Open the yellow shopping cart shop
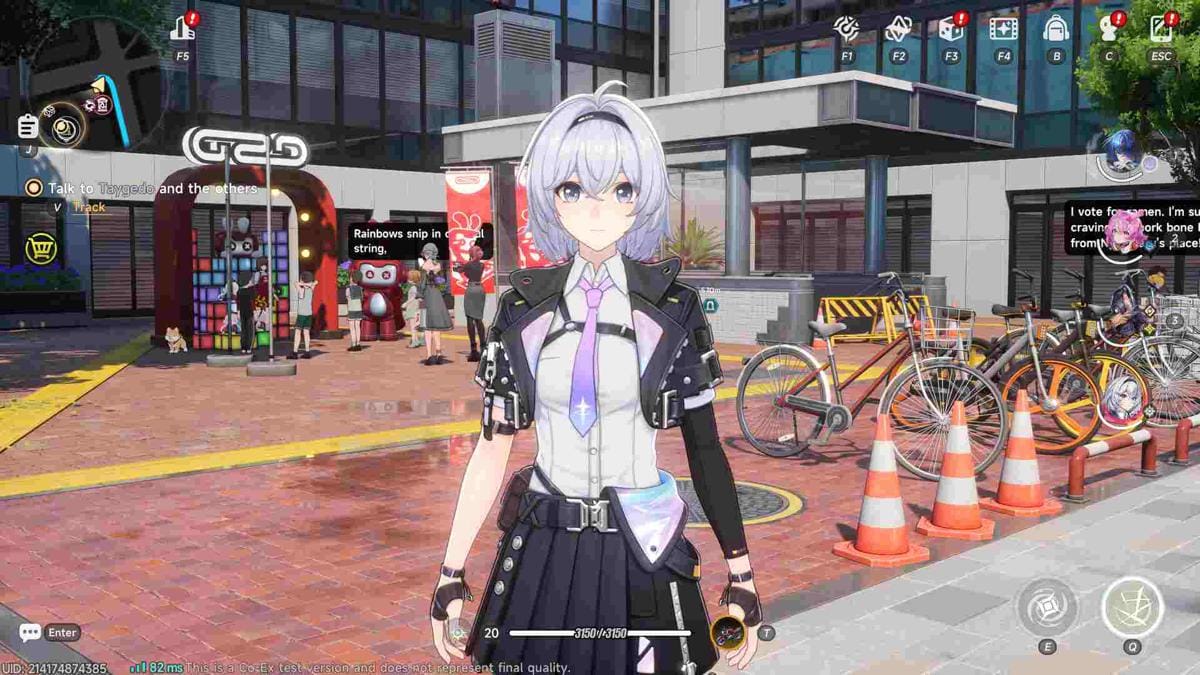This screenshot has width=1200, height=675. pyautogui.click(x=40, y=248)
